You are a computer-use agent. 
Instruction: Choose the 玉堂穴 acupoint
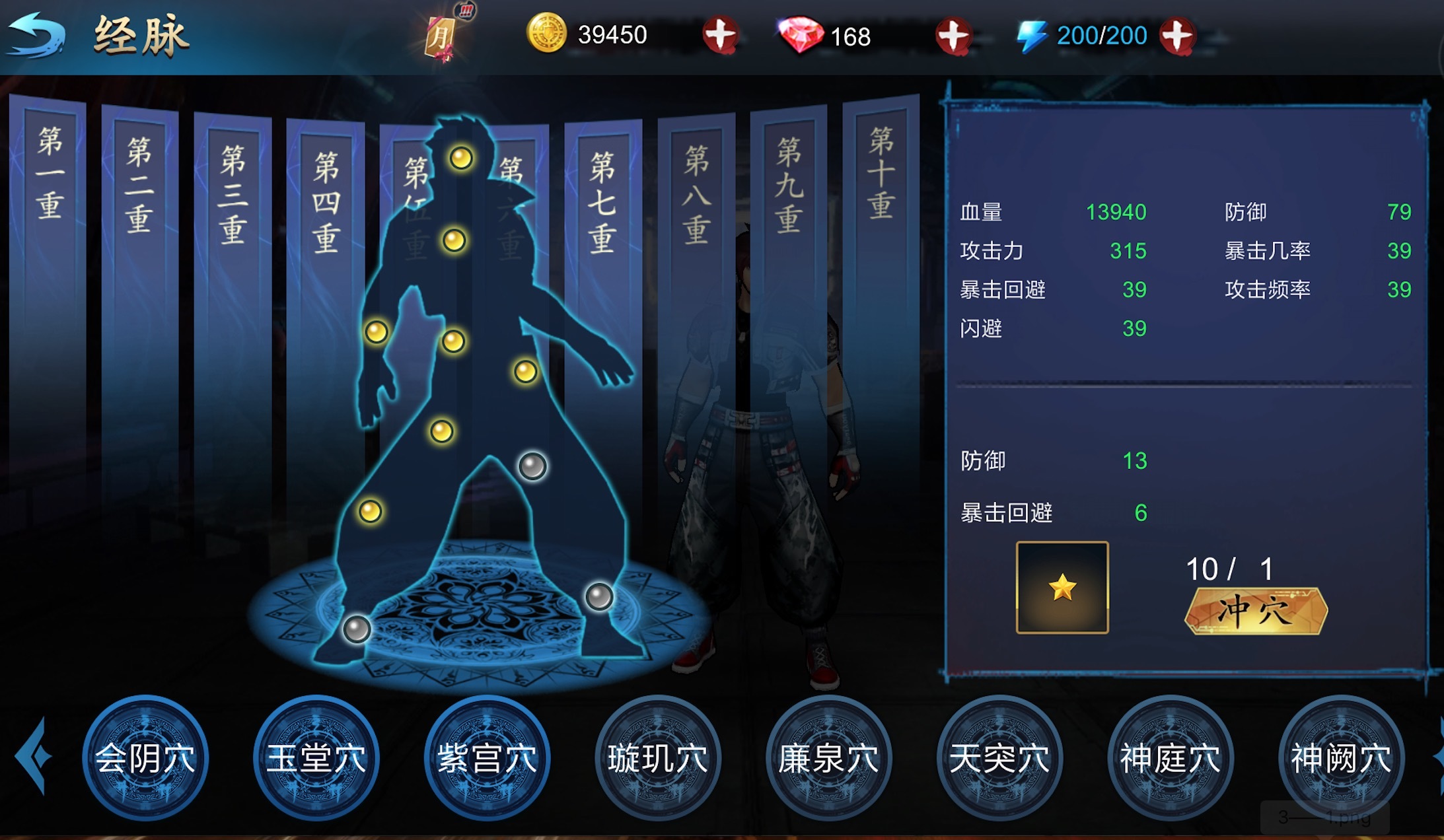click(x=316, y=757)
